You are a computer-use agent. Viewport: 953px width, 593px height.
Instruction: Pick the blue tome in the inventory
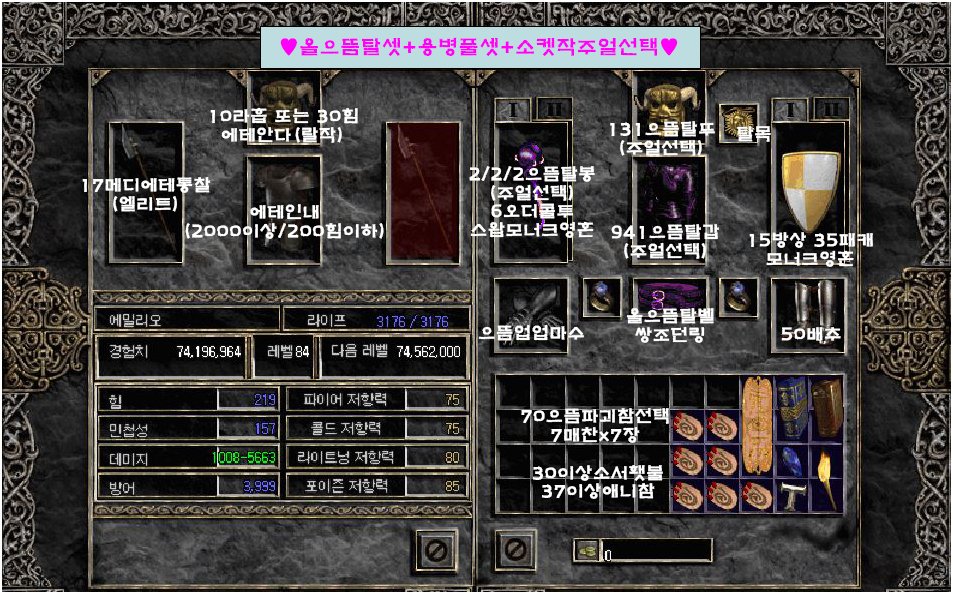(791, 404)
